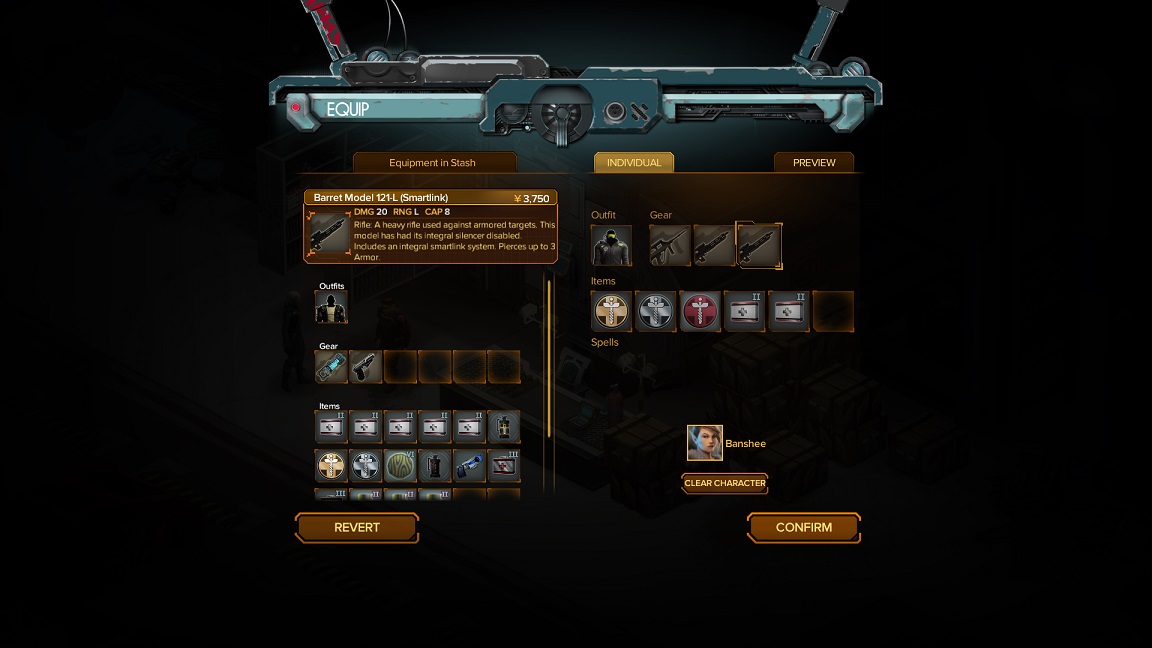Select the assault rifle in Banshee's first gear slot
This screenshot has width=1152, height=648.
(x=670, y=246)
